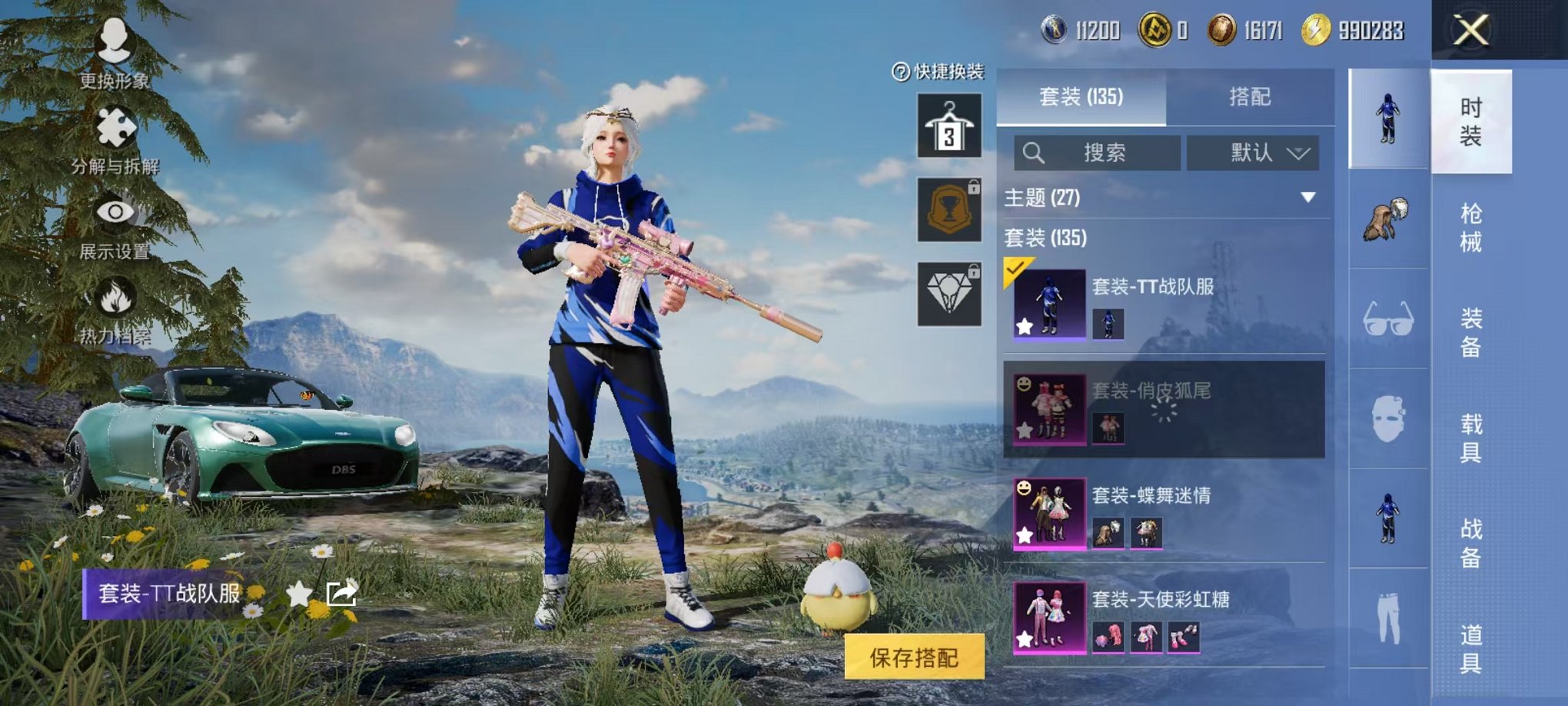Collapse the 主题 (27) section
Screen dimensions: 1568x706
coord(1307,196)
